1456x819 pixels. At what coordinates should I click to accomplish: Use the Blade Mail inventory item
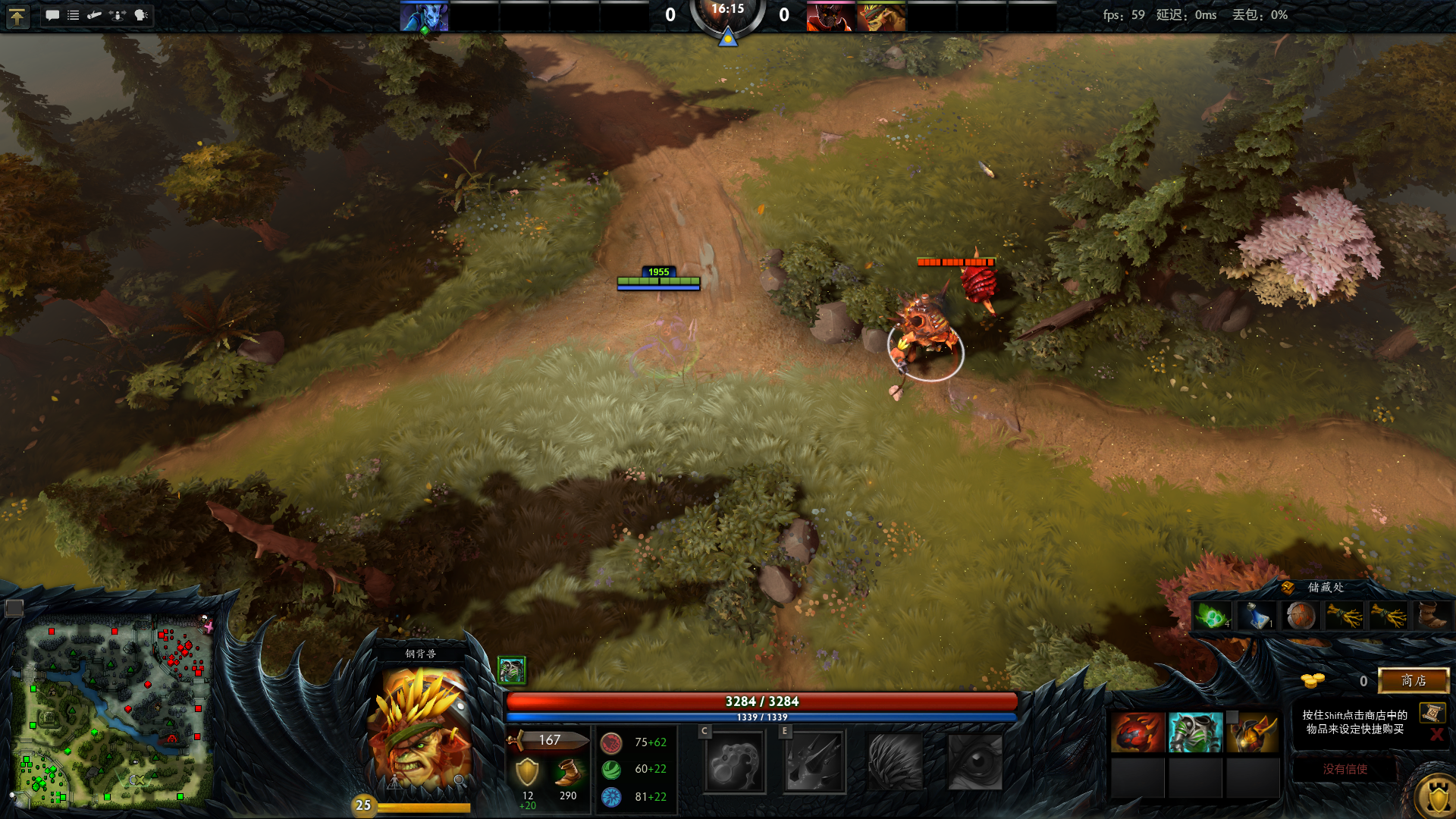tap(1195, 733)
